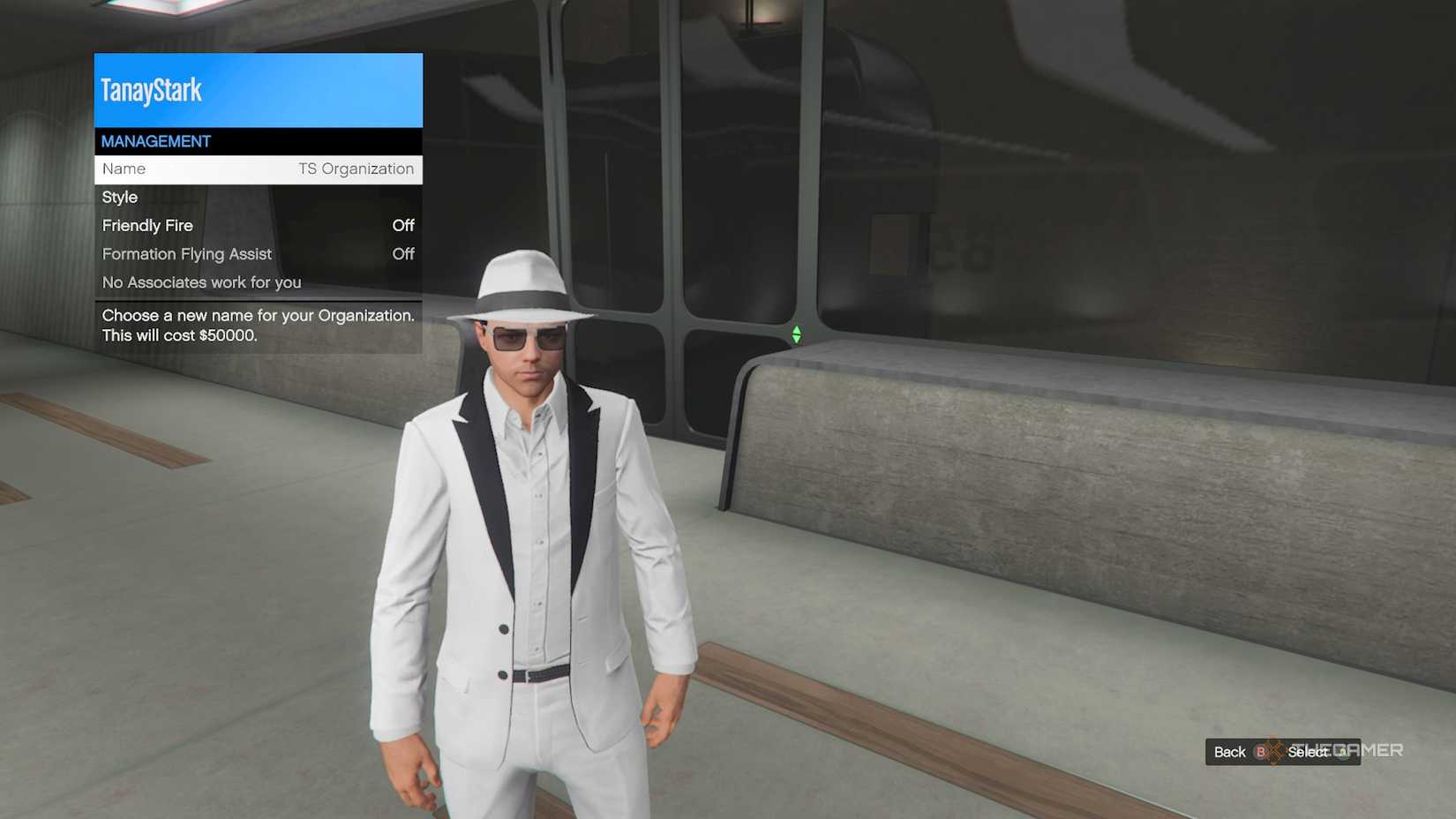1456x819 pixels.
Task: Open the Style options entry
Action: (258, 198)
